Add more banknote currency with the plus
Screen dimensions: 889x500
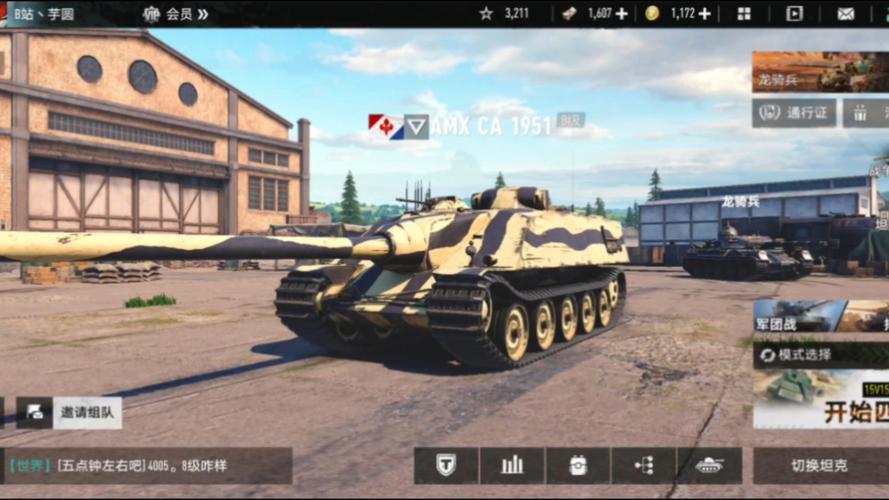coord(622,14)
